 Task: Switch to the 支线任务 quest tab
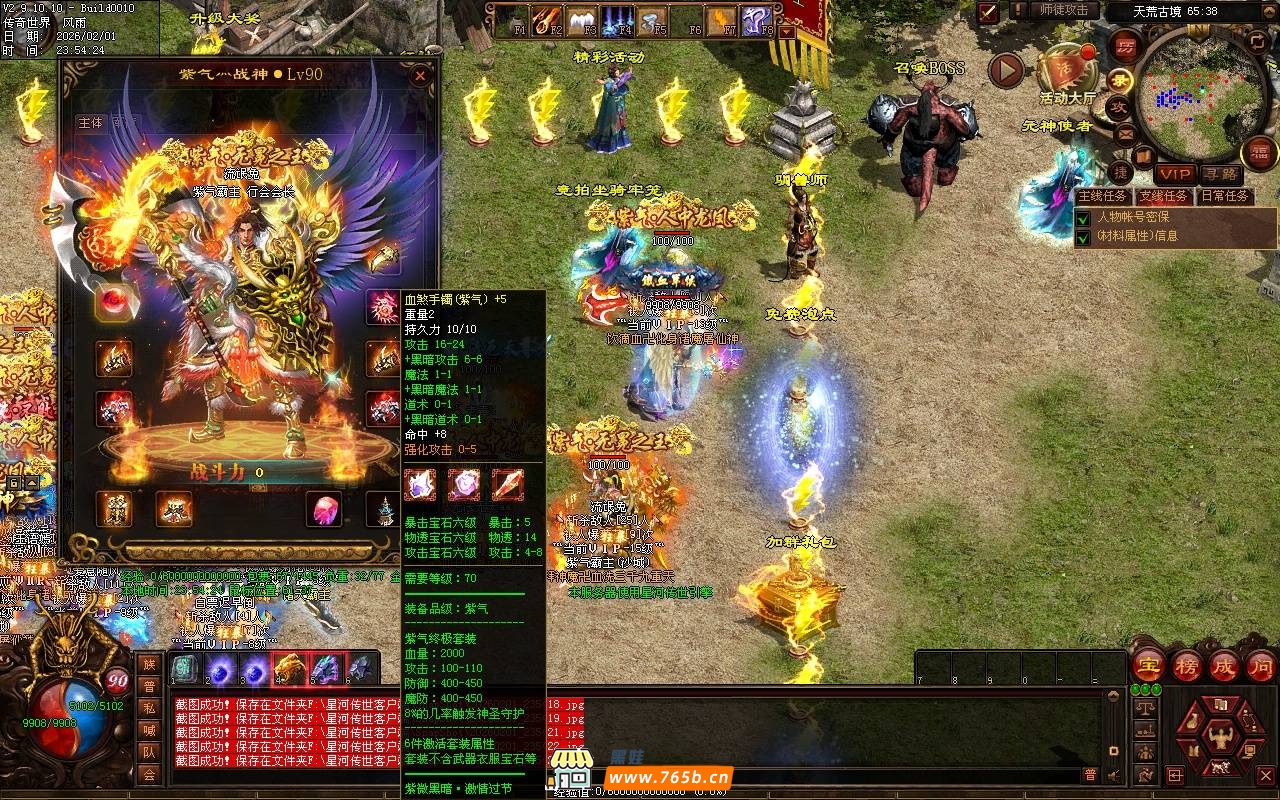(1163, 196)
